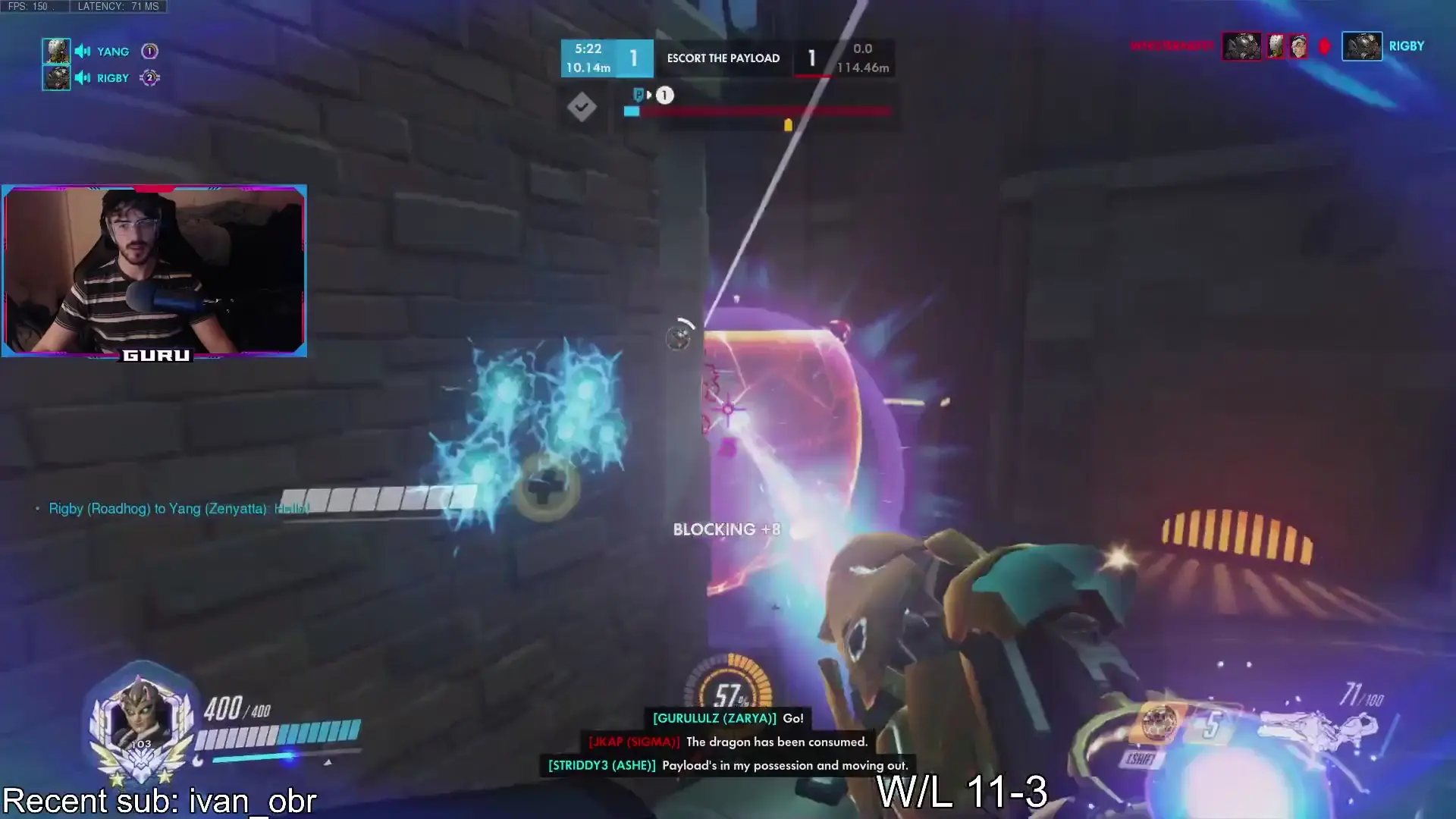This screenshot has height=819, width=1456.
Task: Click the payload objective diamond marker icon
Action: pos(582,108)
